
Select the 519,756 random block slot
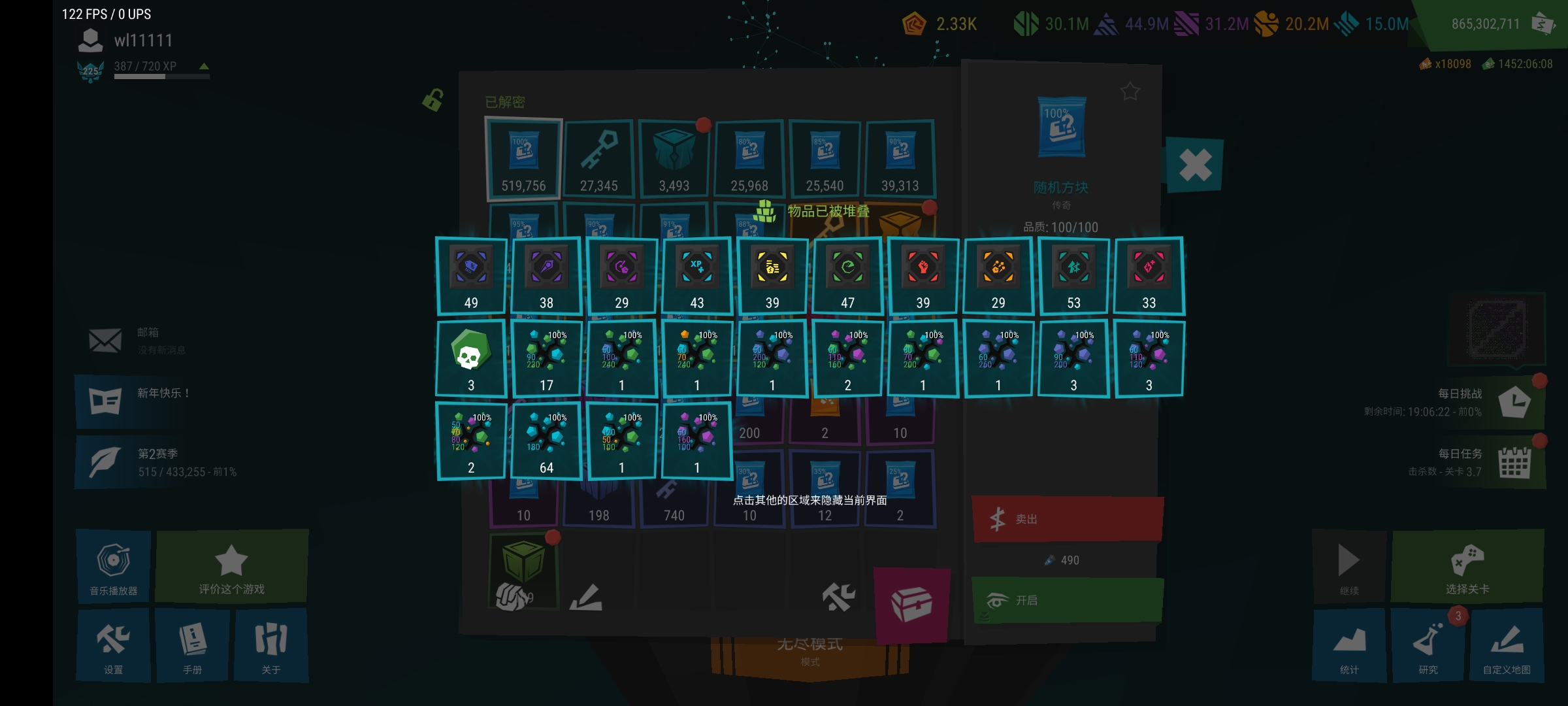(523, 158)
